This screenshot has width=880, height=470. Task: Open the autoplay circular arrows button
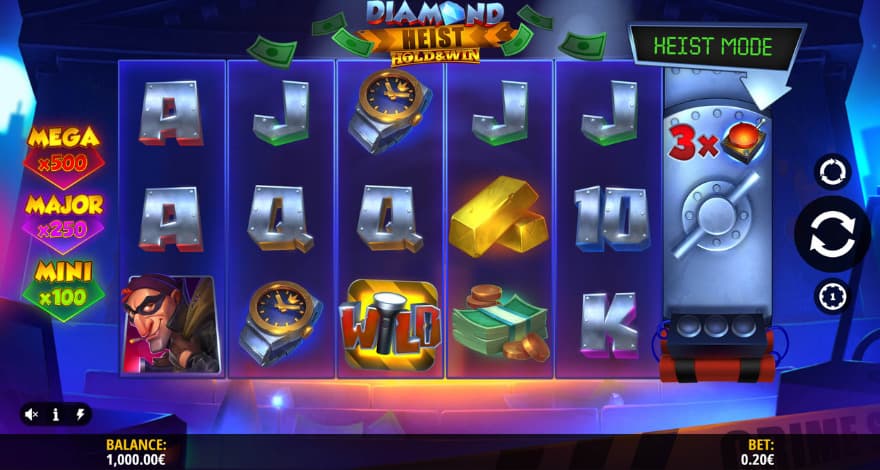[832, 171]
